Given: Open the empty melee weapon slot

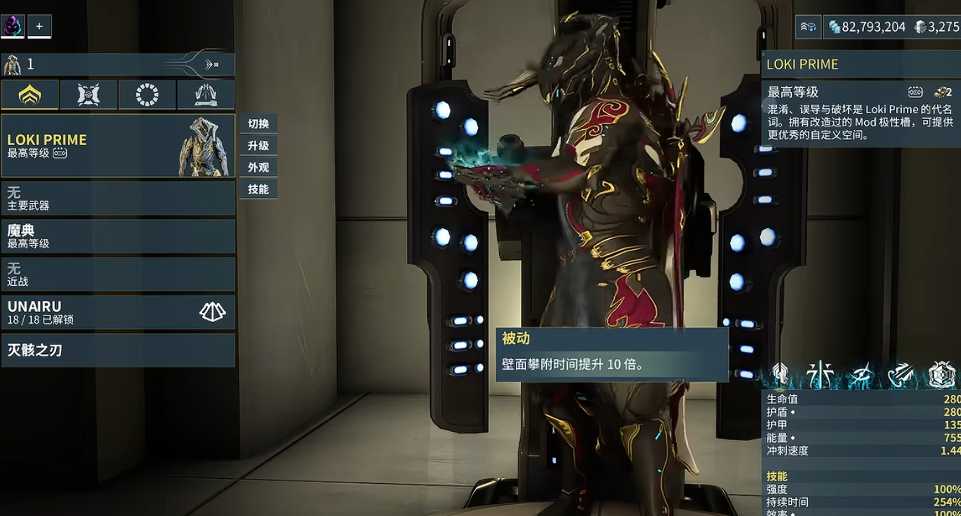Looking at the screenshot, I should pyautogui.click(x=118, y=274).
